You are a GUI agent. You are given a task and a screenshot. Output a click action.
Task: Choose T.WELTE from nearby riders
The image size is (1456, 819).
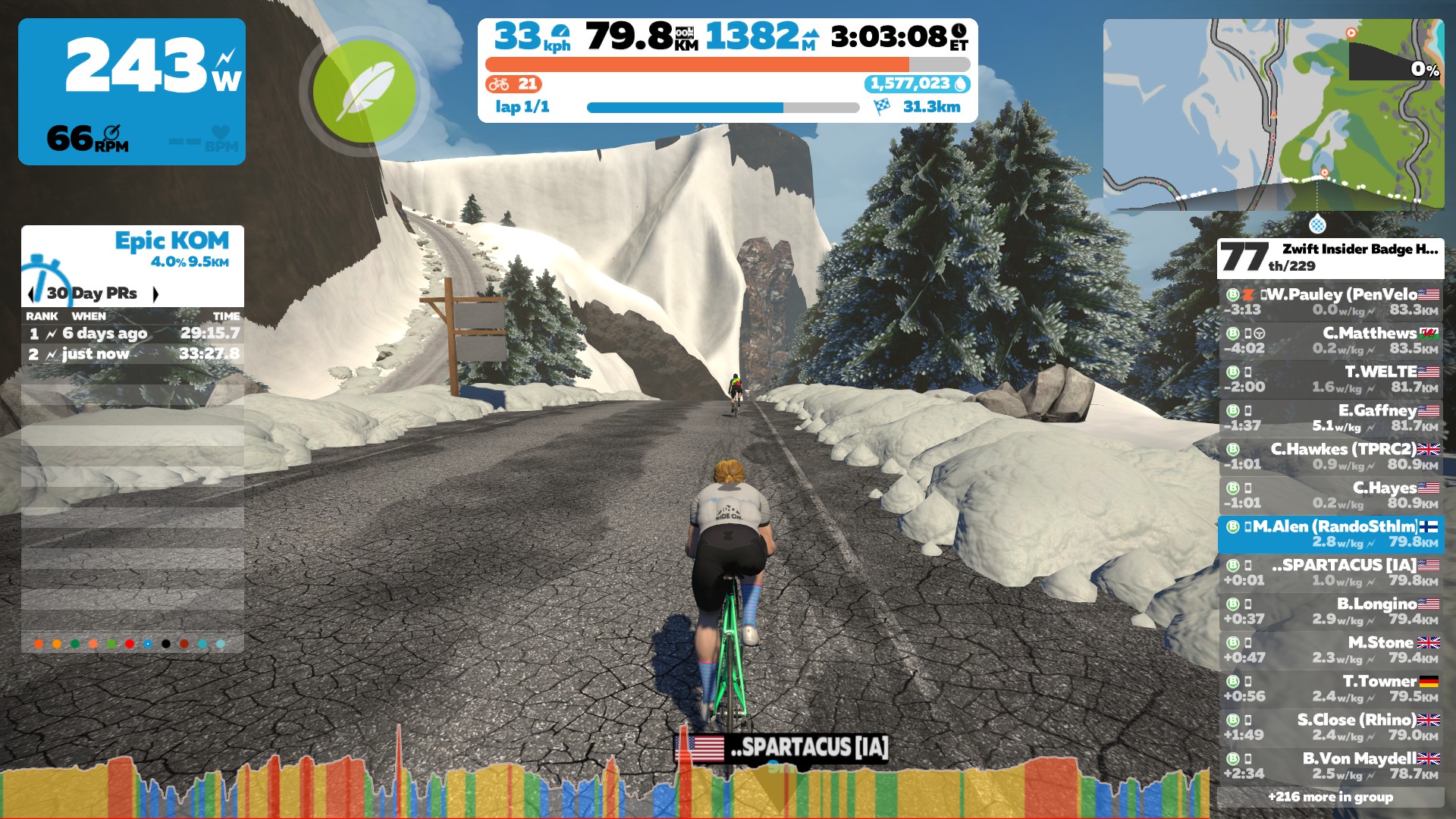click(1331, 379)
